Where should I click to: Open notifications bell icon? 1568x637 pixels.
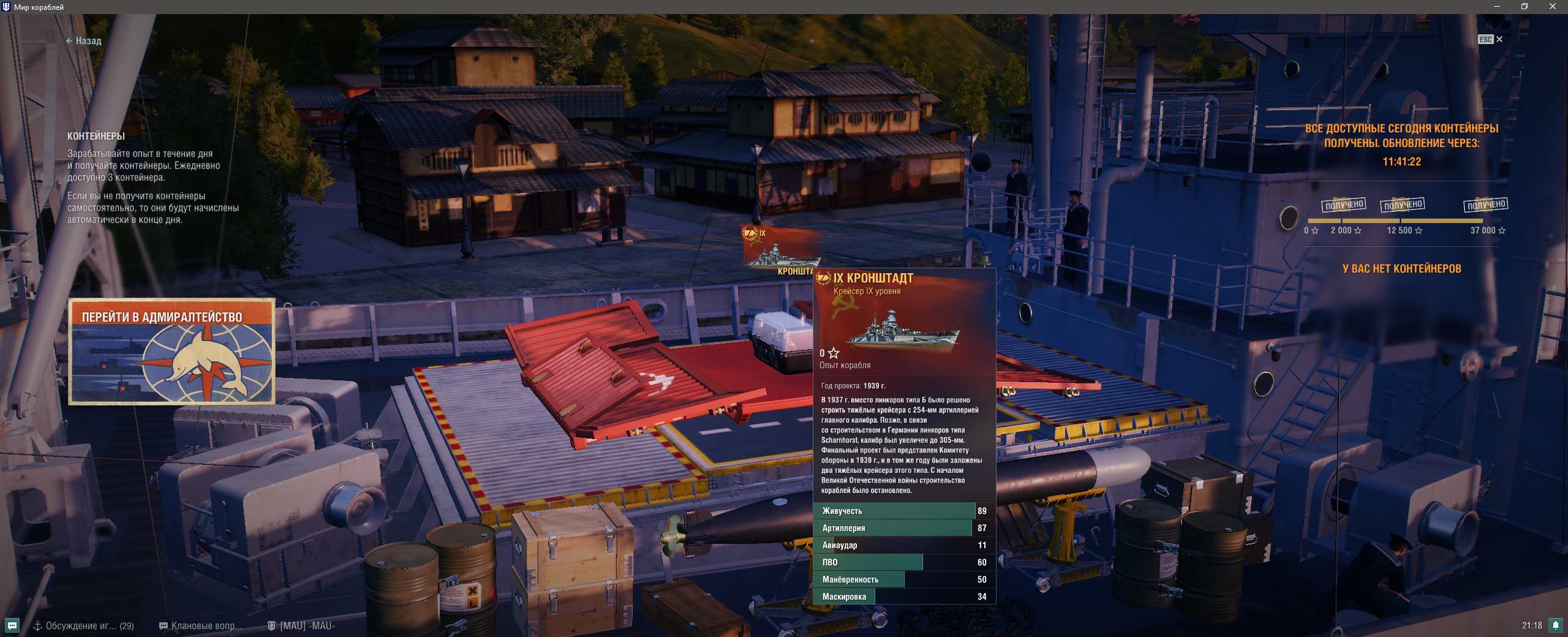tap(1555, 625)
